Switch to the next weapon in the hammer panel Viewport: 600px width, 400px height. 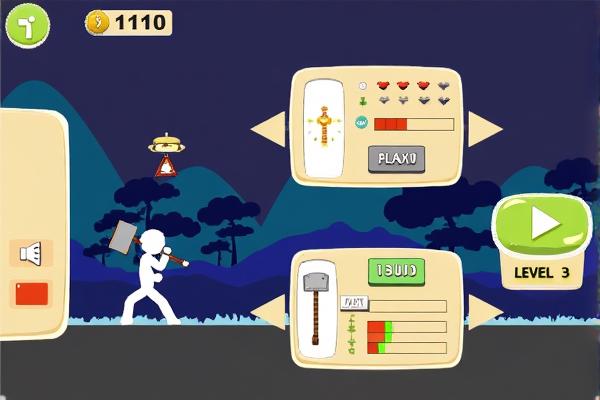coord(484,311)
